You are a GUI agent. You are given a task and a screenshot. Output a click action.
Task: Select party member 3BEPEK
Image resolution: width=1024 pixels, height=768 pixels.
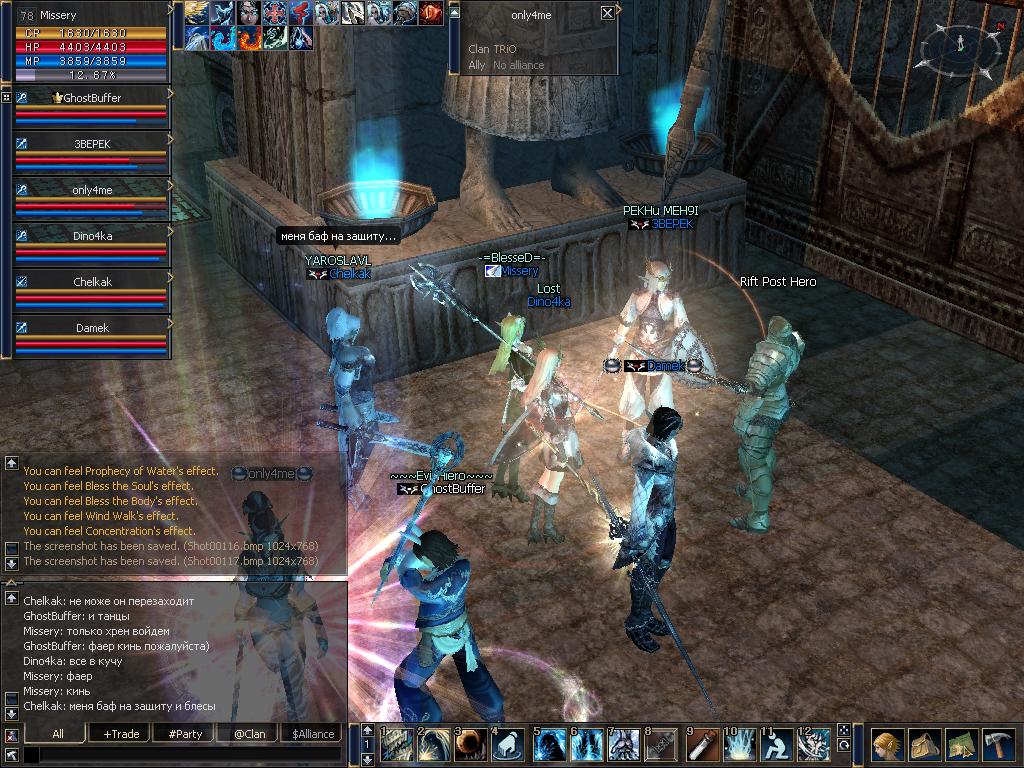(92, 144)
